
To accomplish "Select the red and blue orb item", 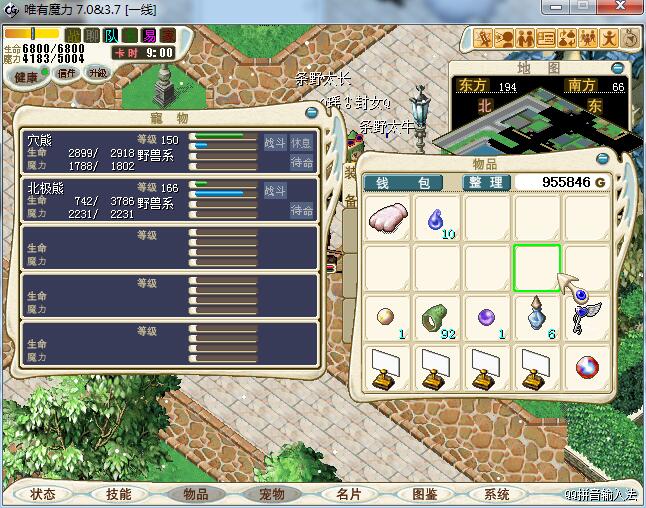I will (587, 367).
